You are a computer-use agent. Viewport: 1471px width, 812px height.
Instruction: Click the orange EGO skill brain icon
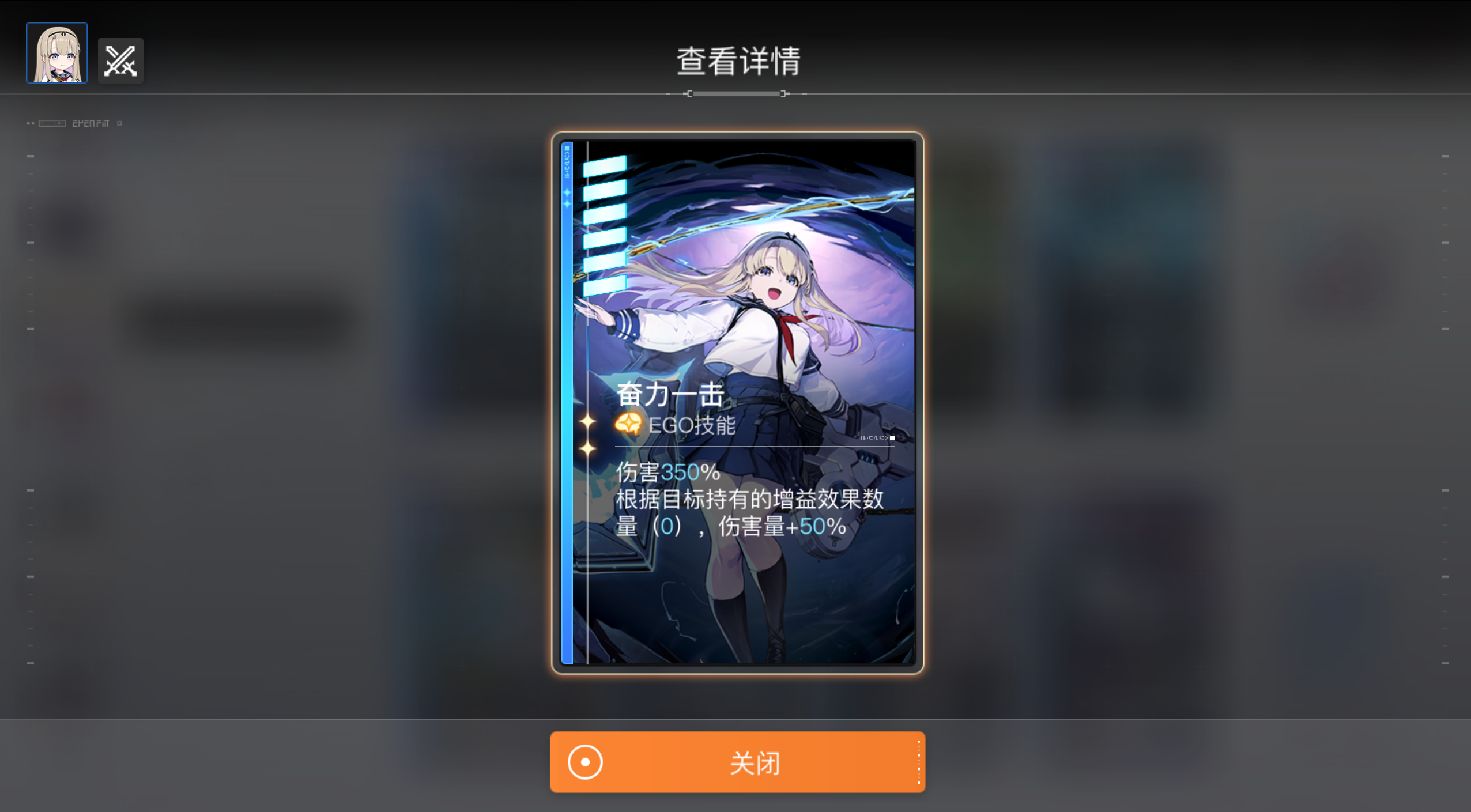point(630,425)
